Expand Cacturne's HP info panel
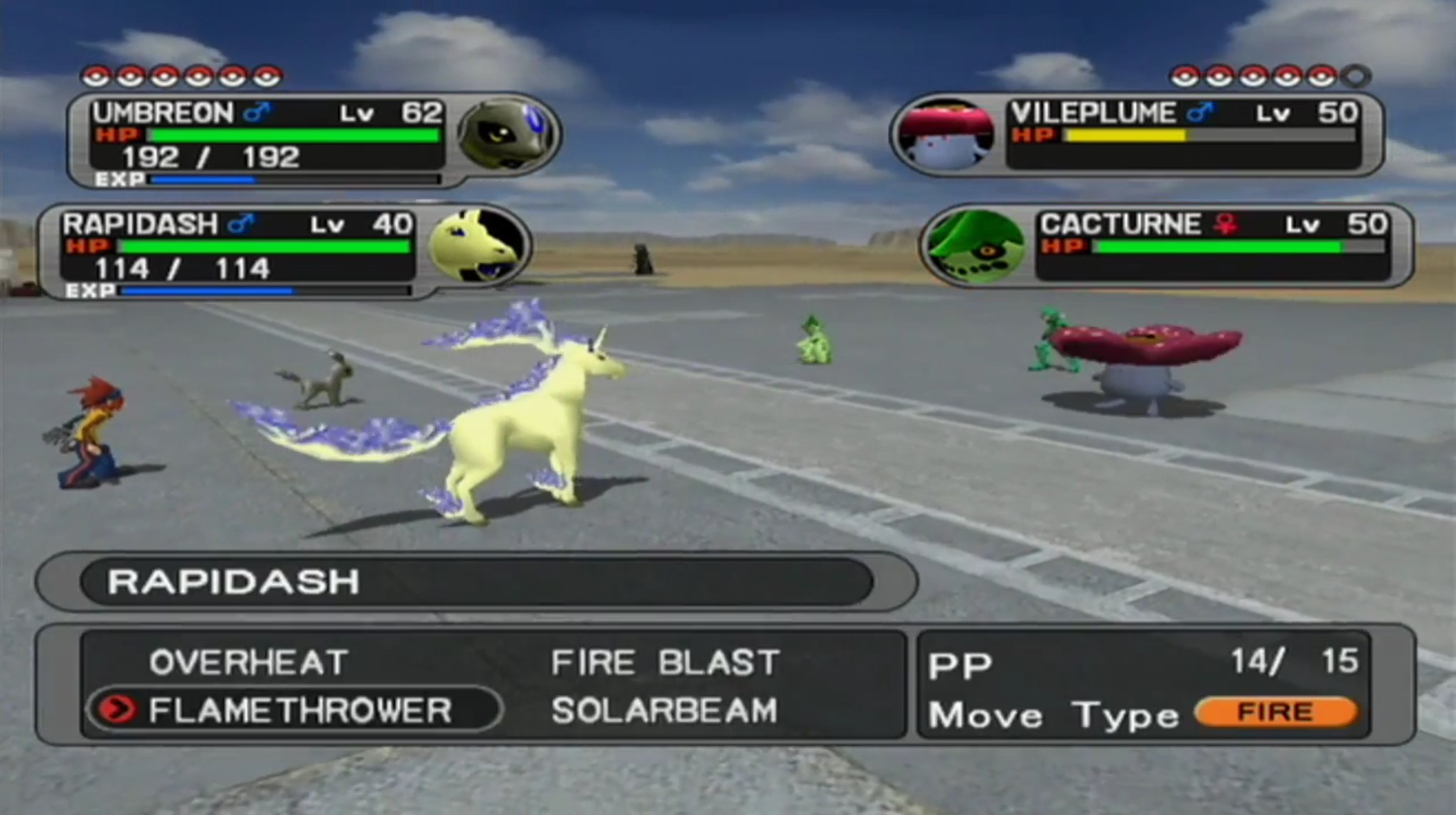Image resolution: width=1456 pixels, height=815 pixels. (x=1209, y=249)
